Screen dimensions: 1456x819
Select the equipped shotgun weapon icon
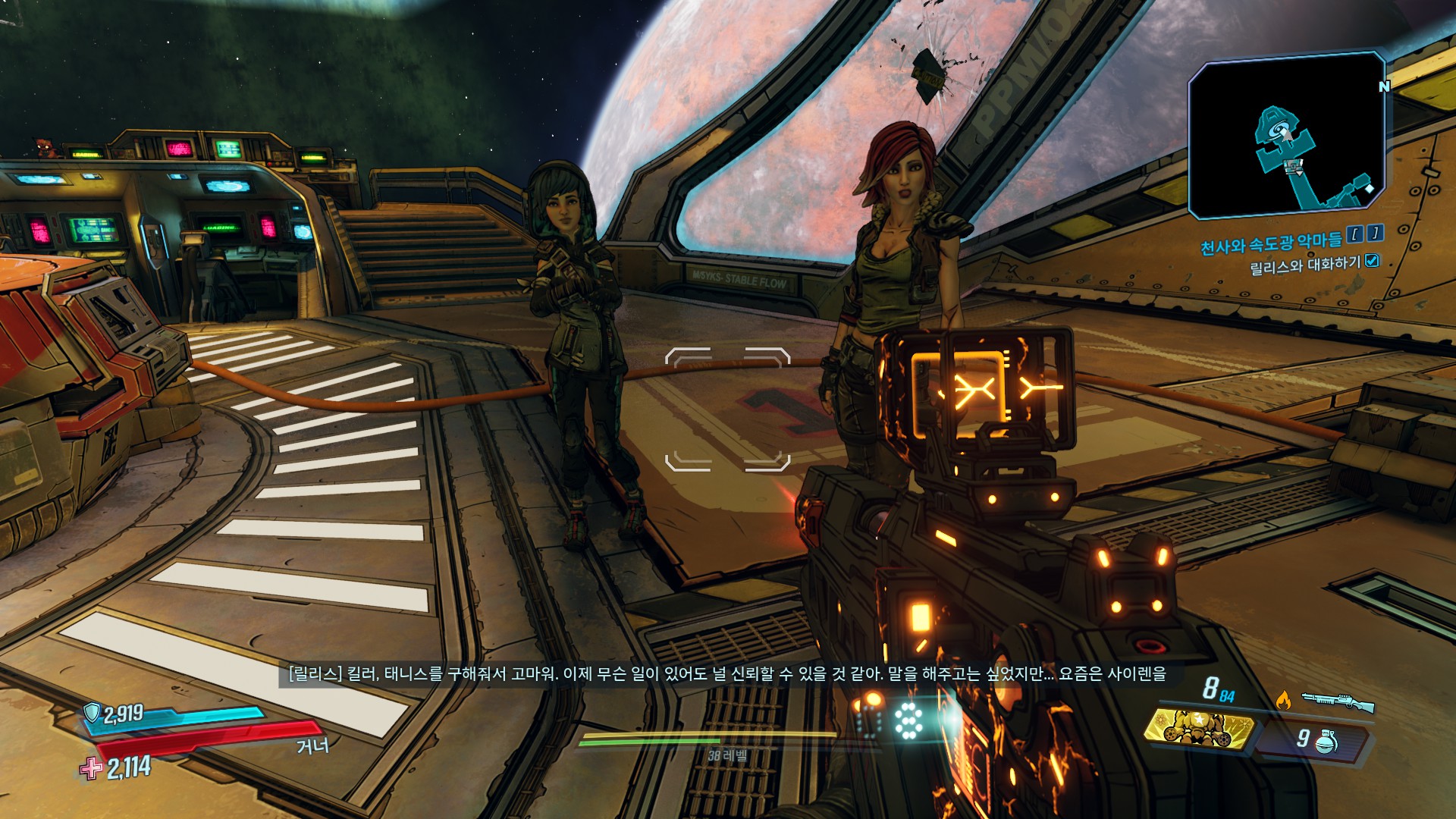[x=1338, y=701]
